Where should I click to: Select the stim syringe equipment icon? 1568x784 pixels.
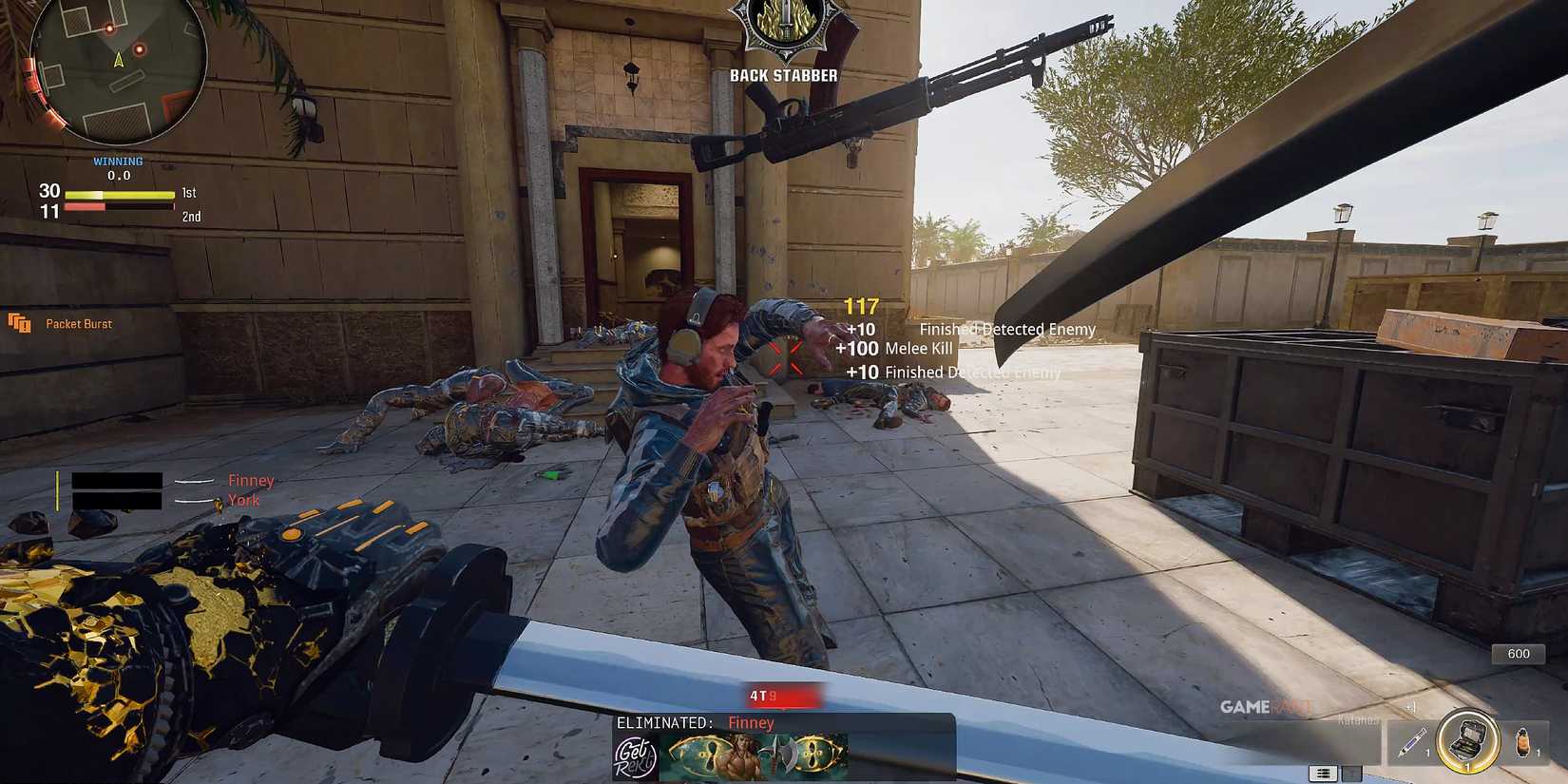coord(1413,741)
